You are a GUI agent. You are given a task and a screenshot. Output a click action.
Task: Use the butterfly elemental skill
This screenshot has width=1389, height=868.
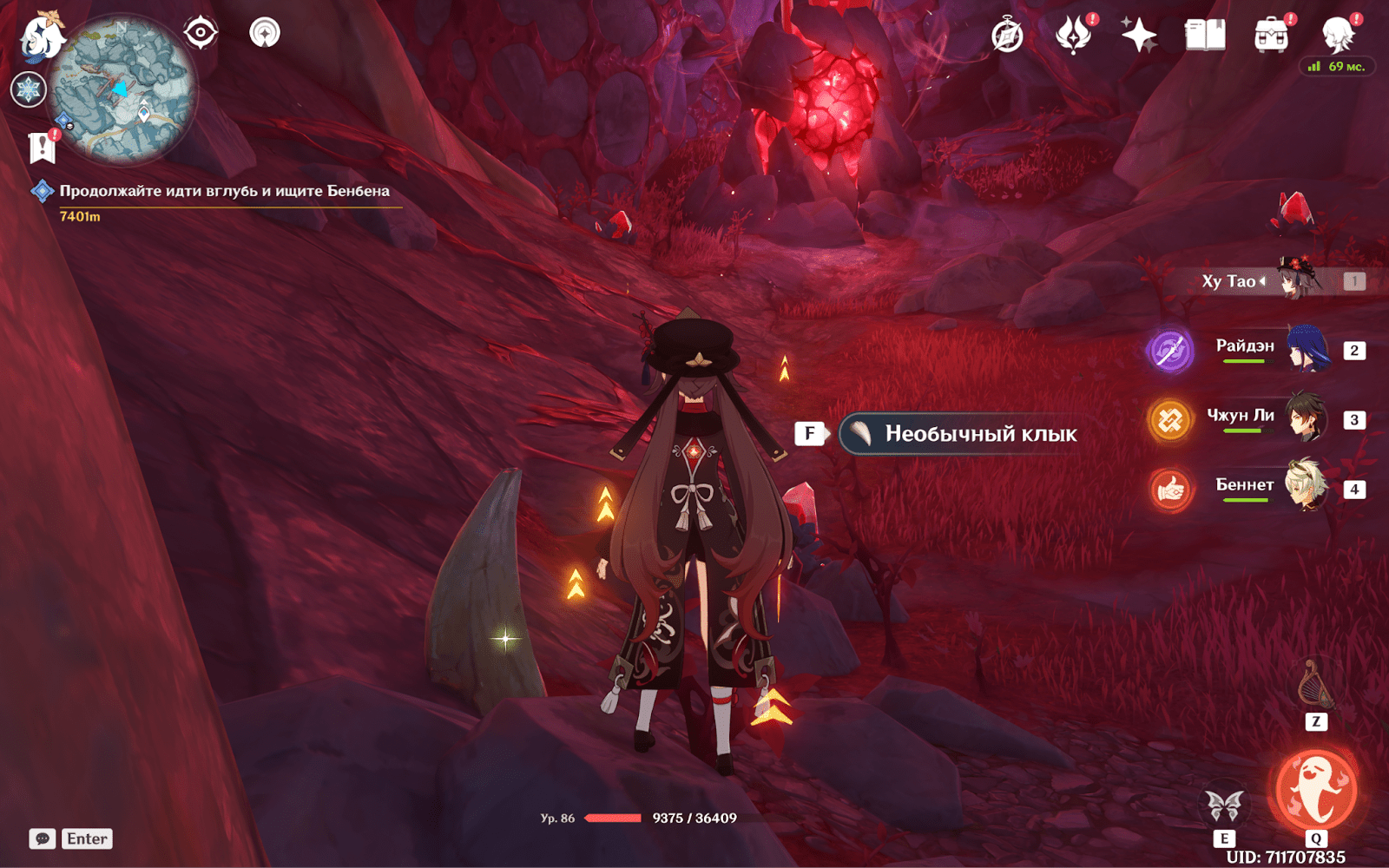pyautogui.click(x=1224, y=806)
